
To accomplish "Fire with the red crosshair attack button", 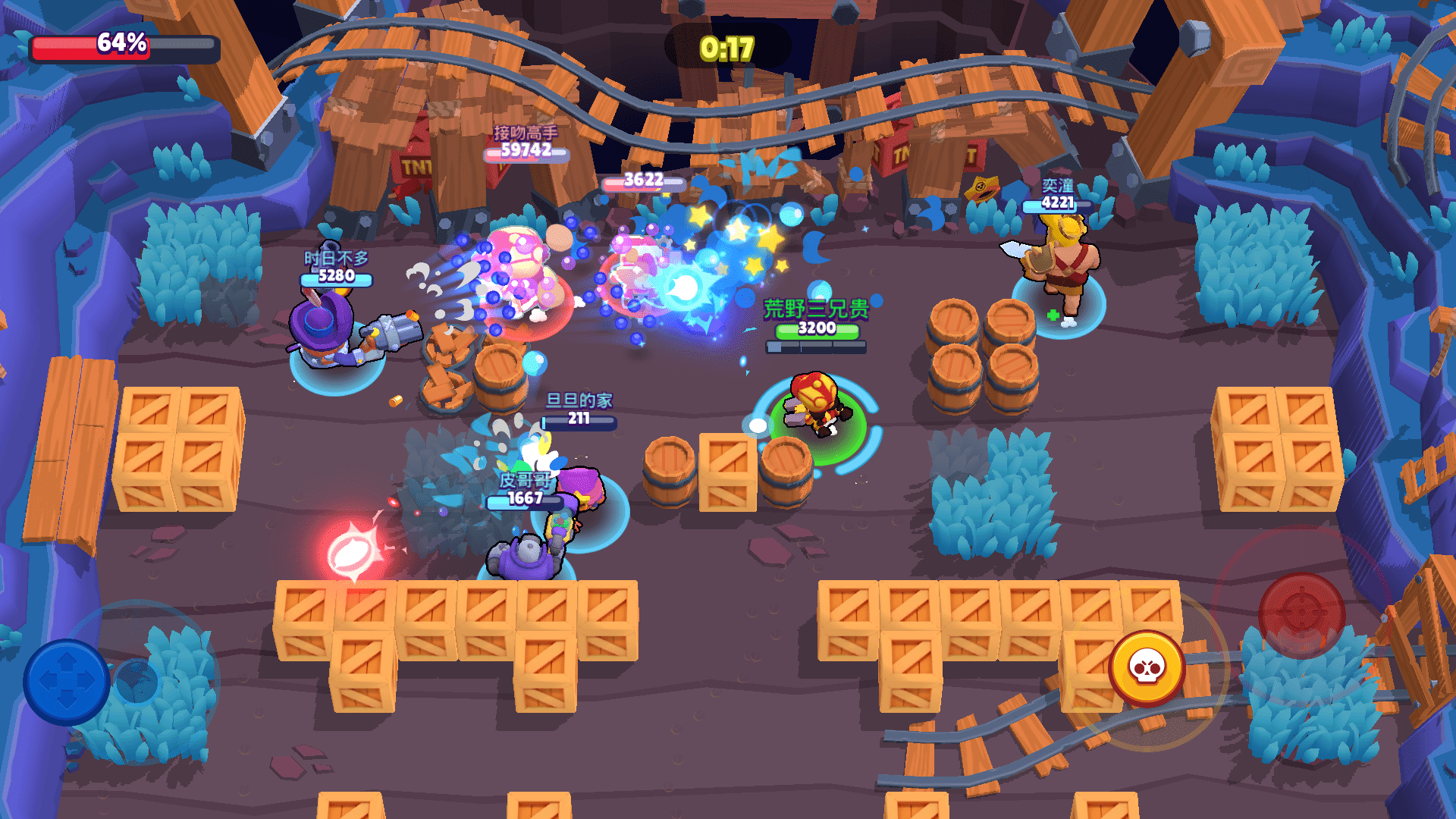I will [x=1301, y=614].
